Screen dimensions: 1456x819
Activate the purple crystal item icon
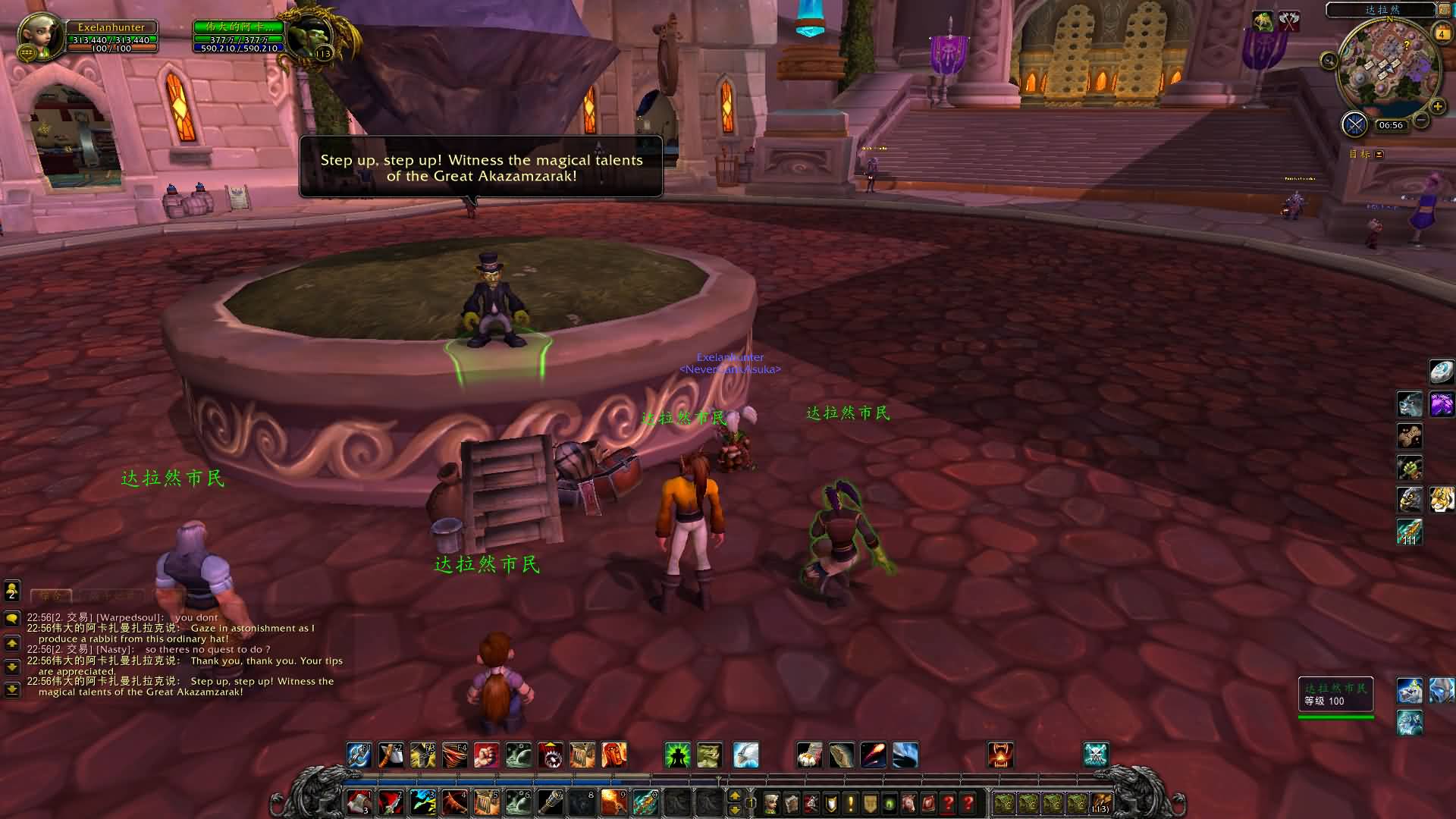1441,404
